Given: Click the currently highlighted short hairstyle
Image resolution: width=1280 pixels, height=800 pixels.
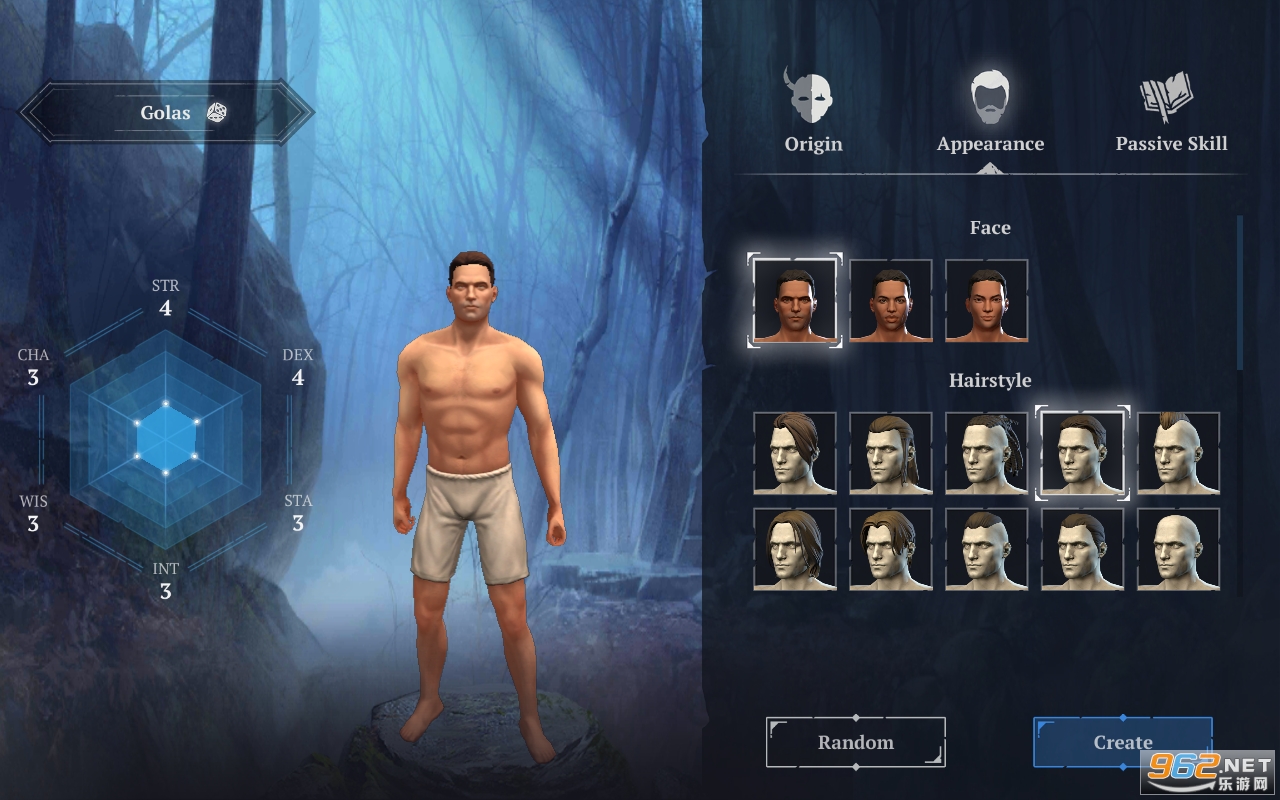Looking at the screenshot, I should tap(1082, 453).
